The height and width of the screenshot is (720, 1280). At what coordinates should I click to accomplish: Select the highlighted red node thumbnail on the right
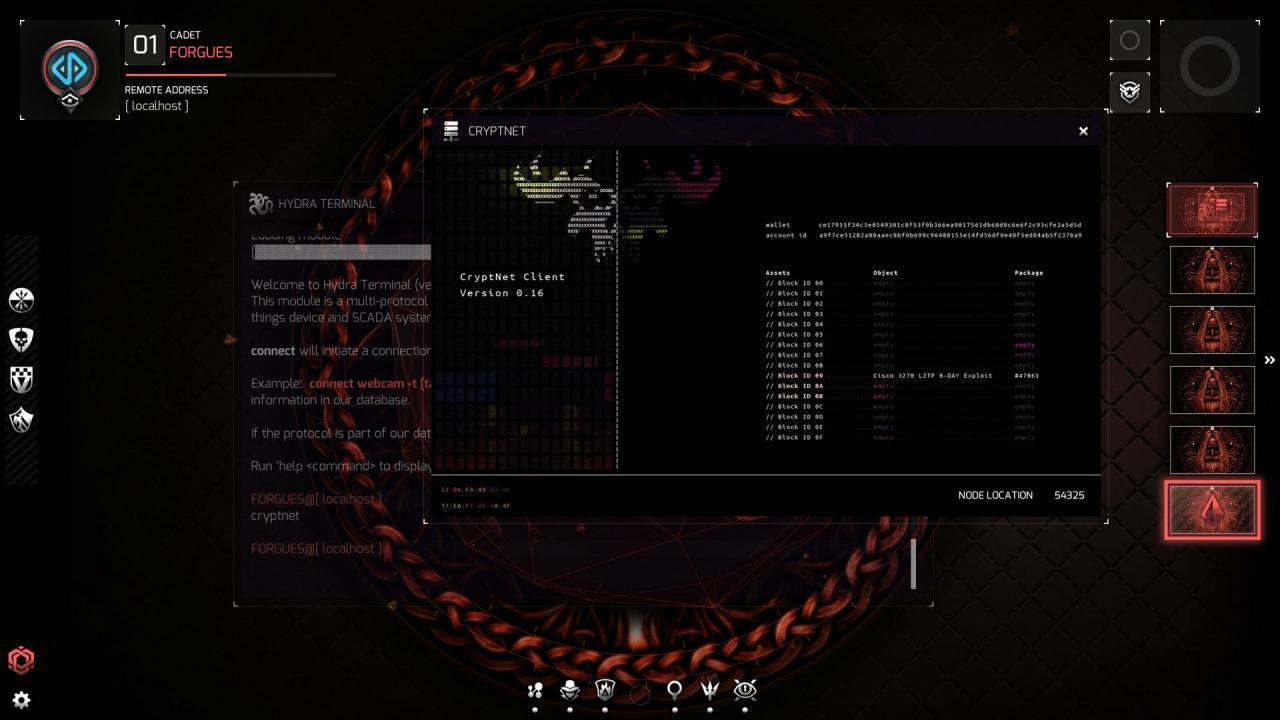click(x=1212, y=510)
